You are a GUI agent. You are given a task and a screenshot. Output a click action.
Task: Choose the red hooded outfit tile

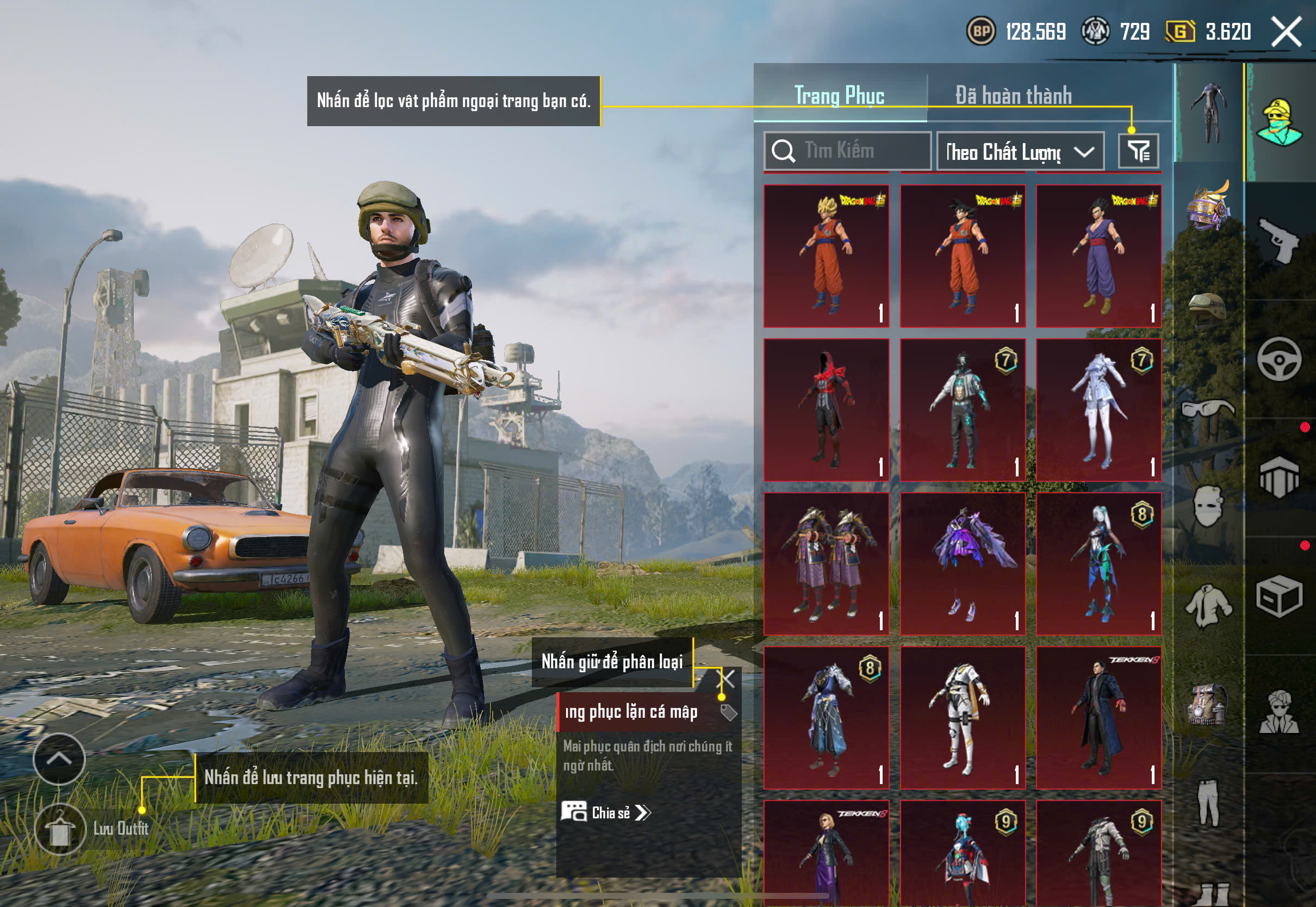(826, 410)
